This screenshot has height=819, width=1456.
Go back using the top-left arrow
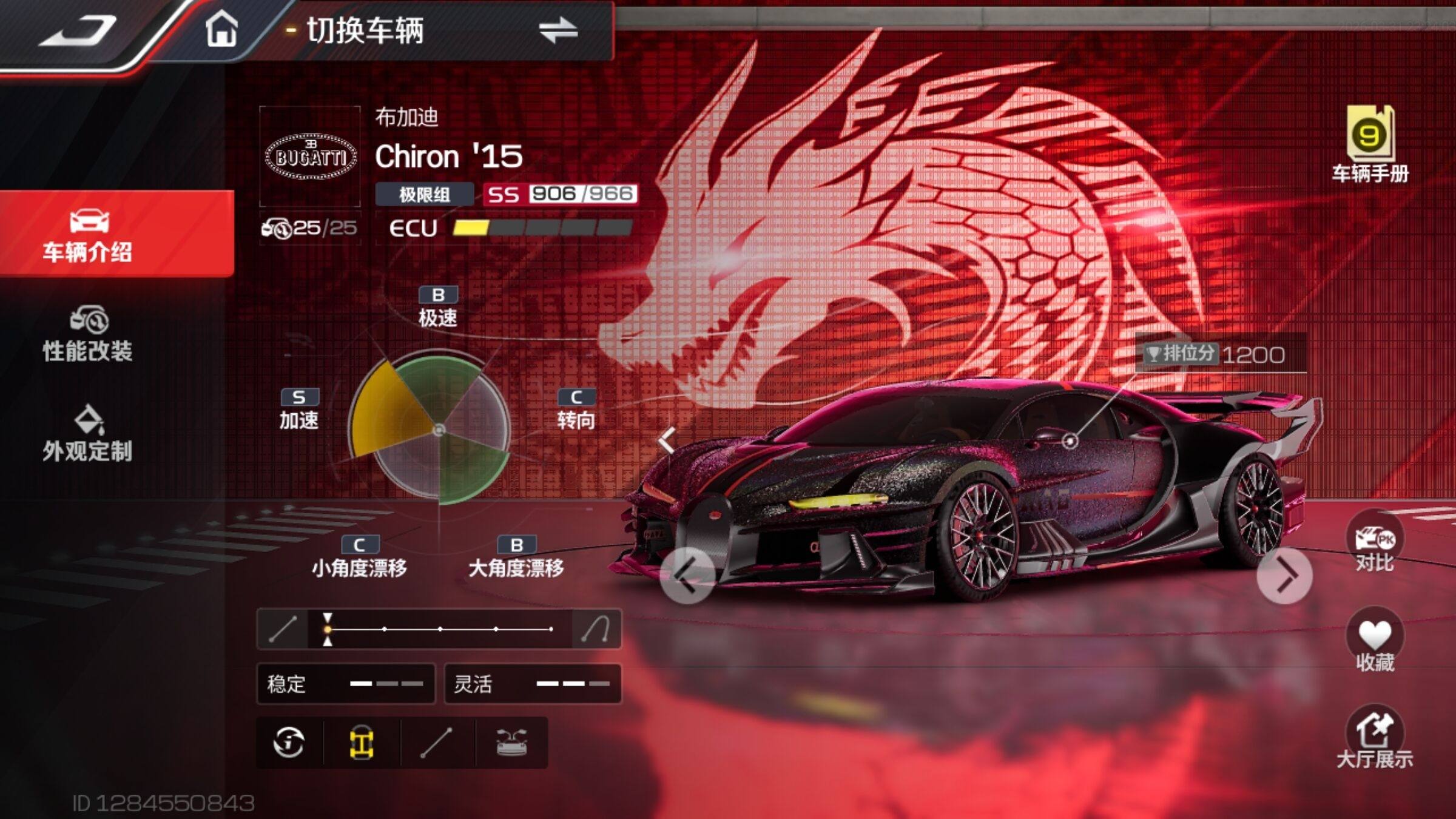click(x=78, y=30)
